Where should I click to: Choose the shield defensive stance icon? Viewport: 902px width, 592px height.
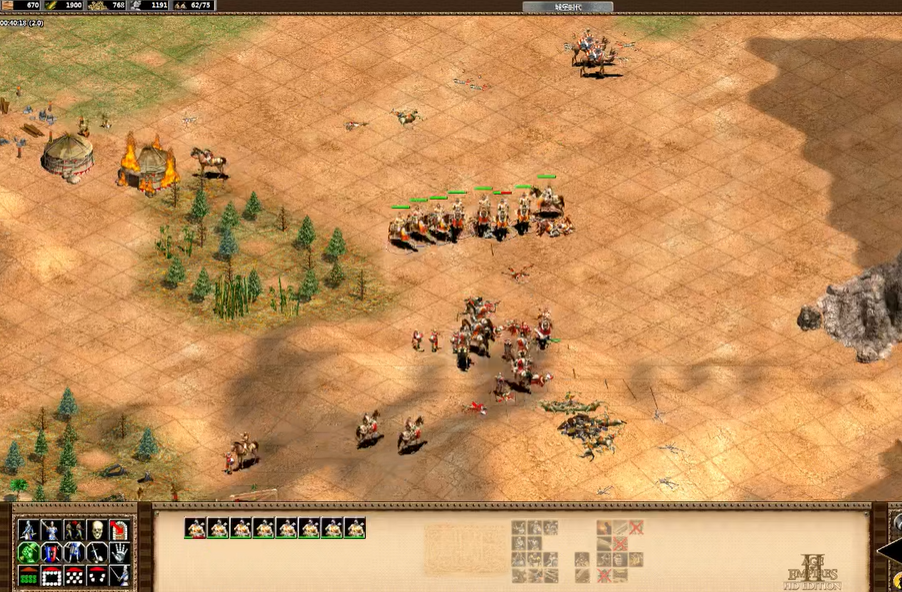pyautogui.click(x=51, y=552)
